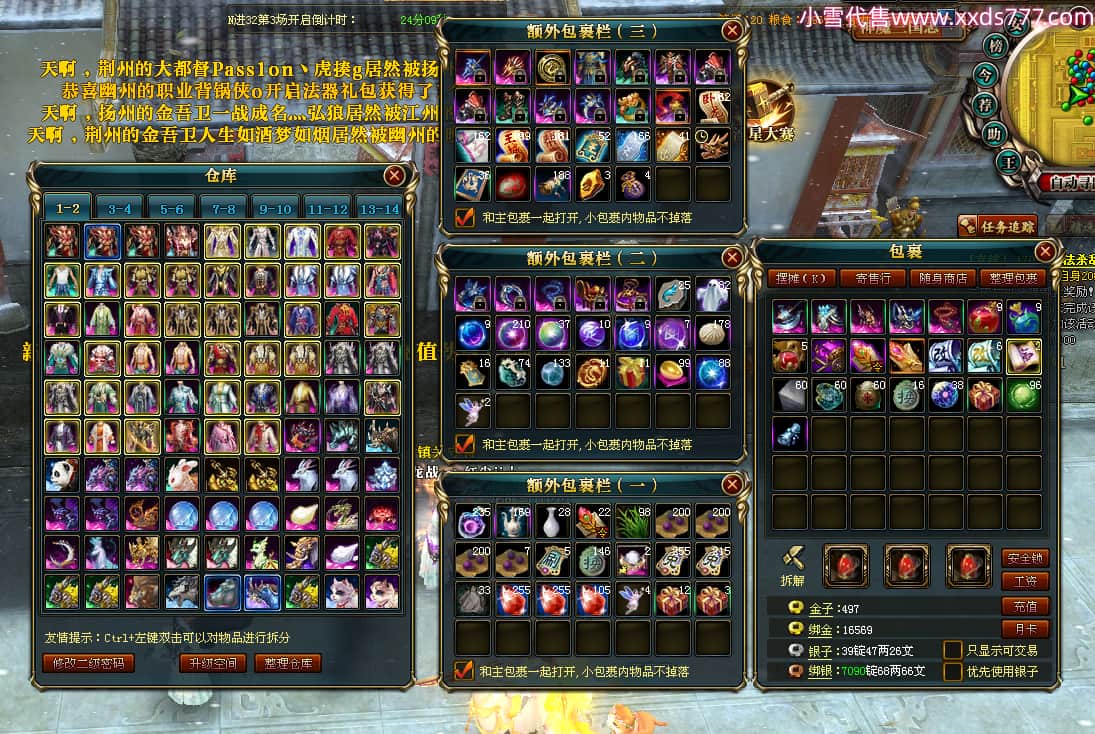Close the 仓库 warehouse window
This screenshot has width=1095, height=734.
pos(395,176)
